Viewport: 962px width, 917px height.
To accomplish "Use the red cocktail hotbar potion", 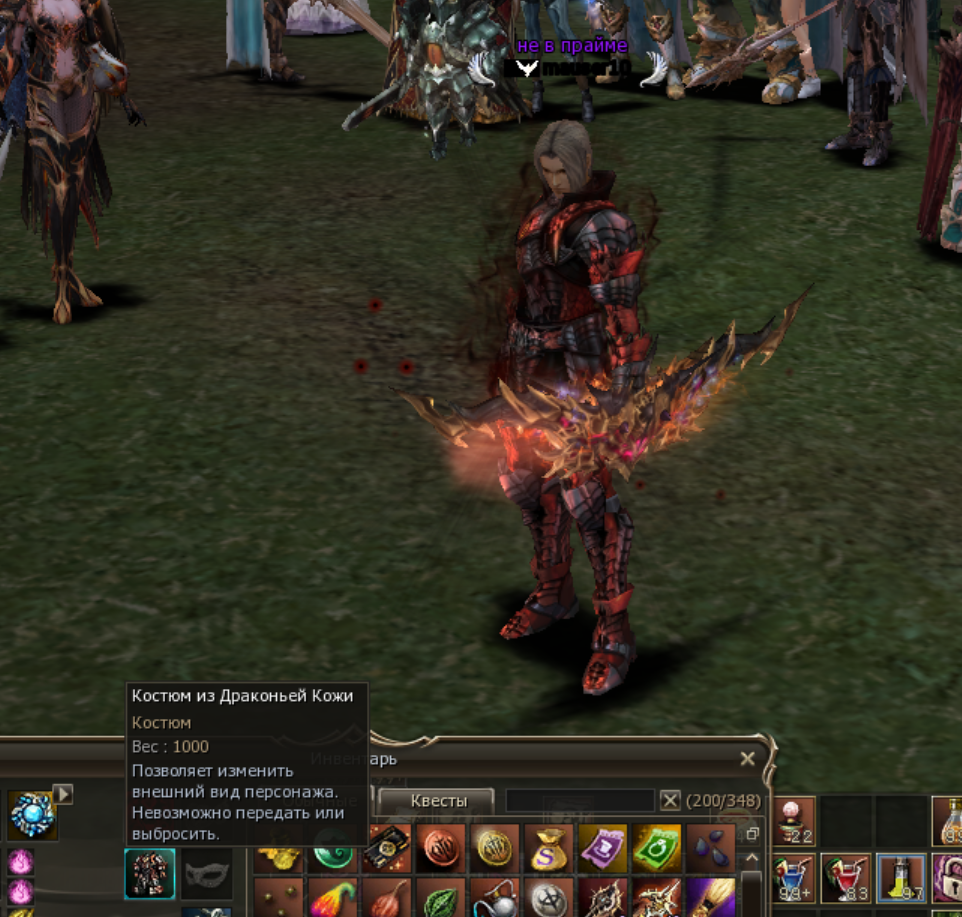I will click(846, 878).
